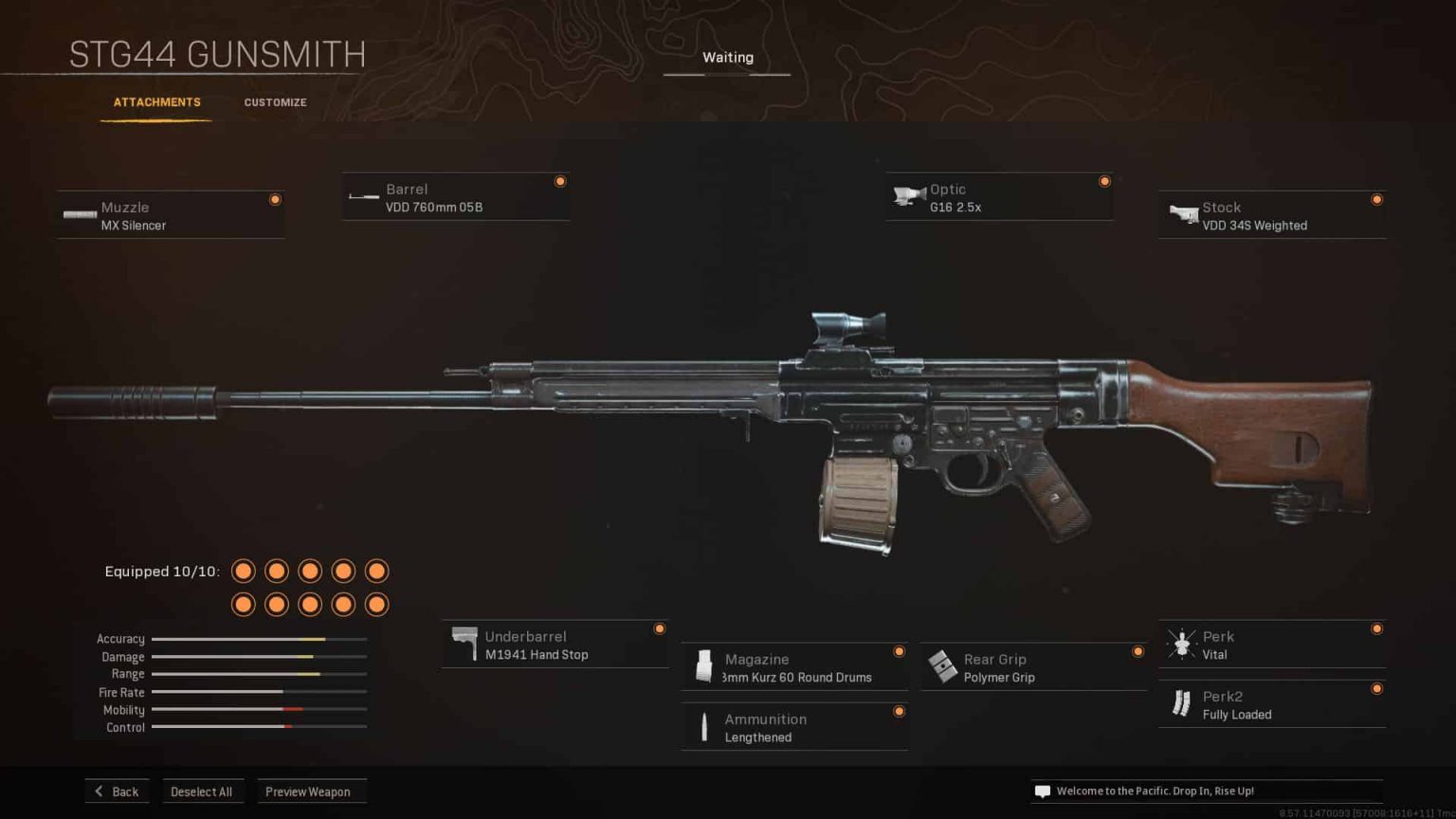Click the Magazine drum icon
The height and width of the screenshot is (819, 1456).
tap(703, 666)
